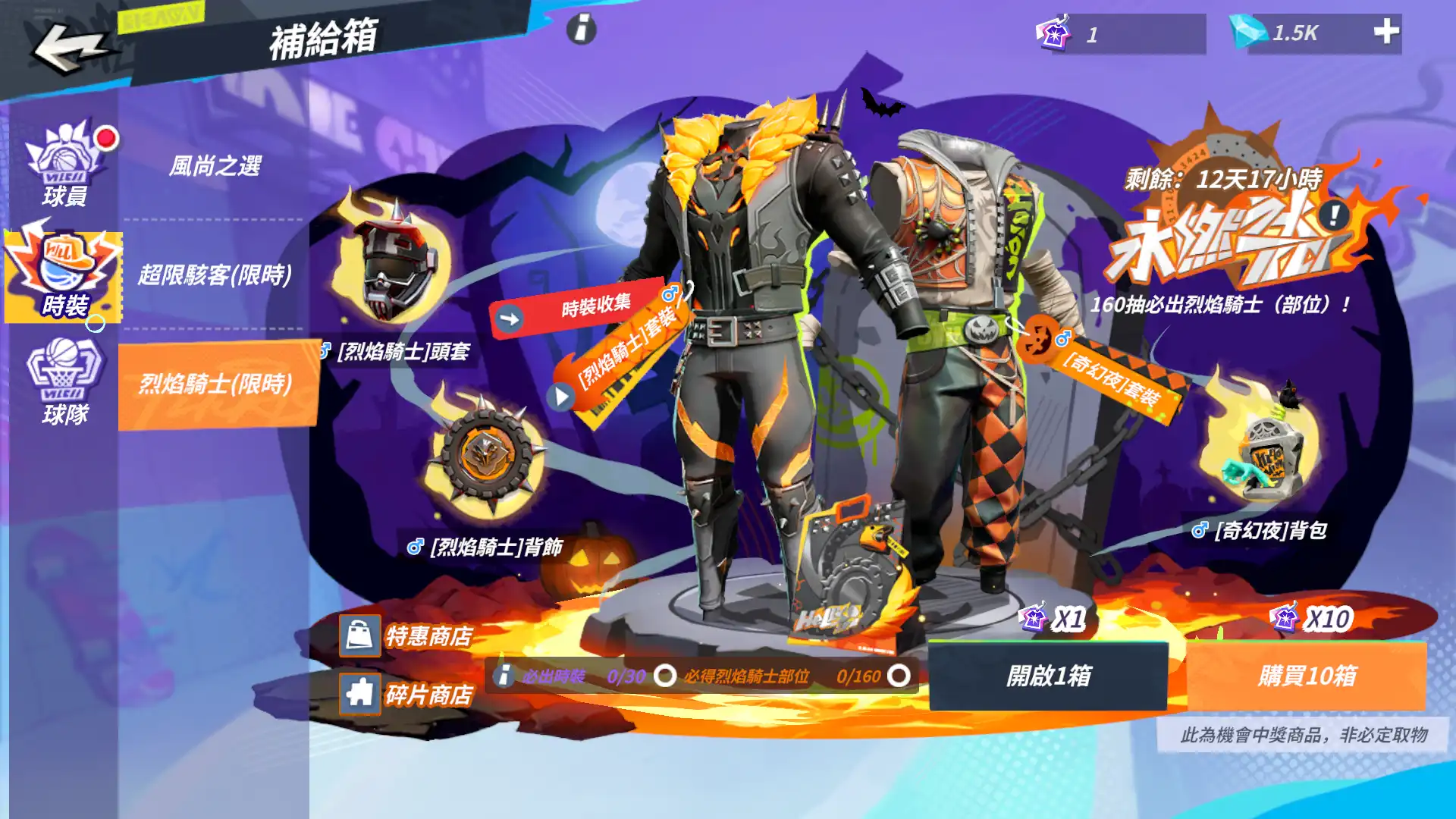1456x819 pixels.
Task: Open the info tooltip at top center
Action: [x=582, y=30]
